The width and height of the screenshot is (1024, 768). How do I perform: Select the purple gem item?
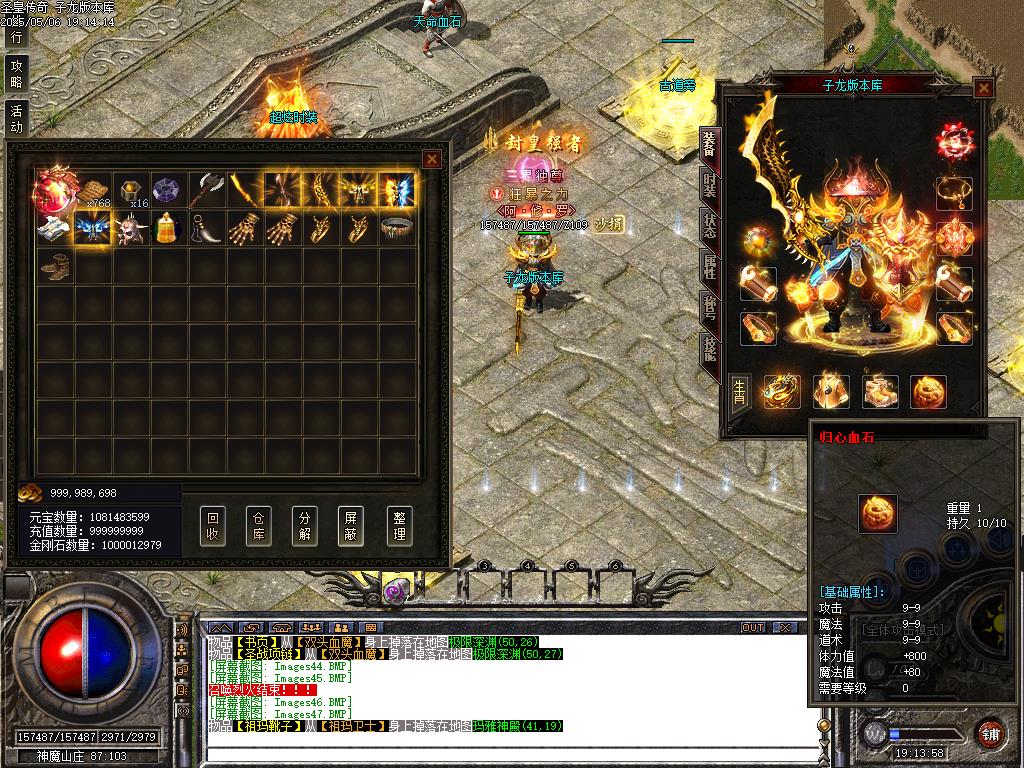[x=165, y=188]
